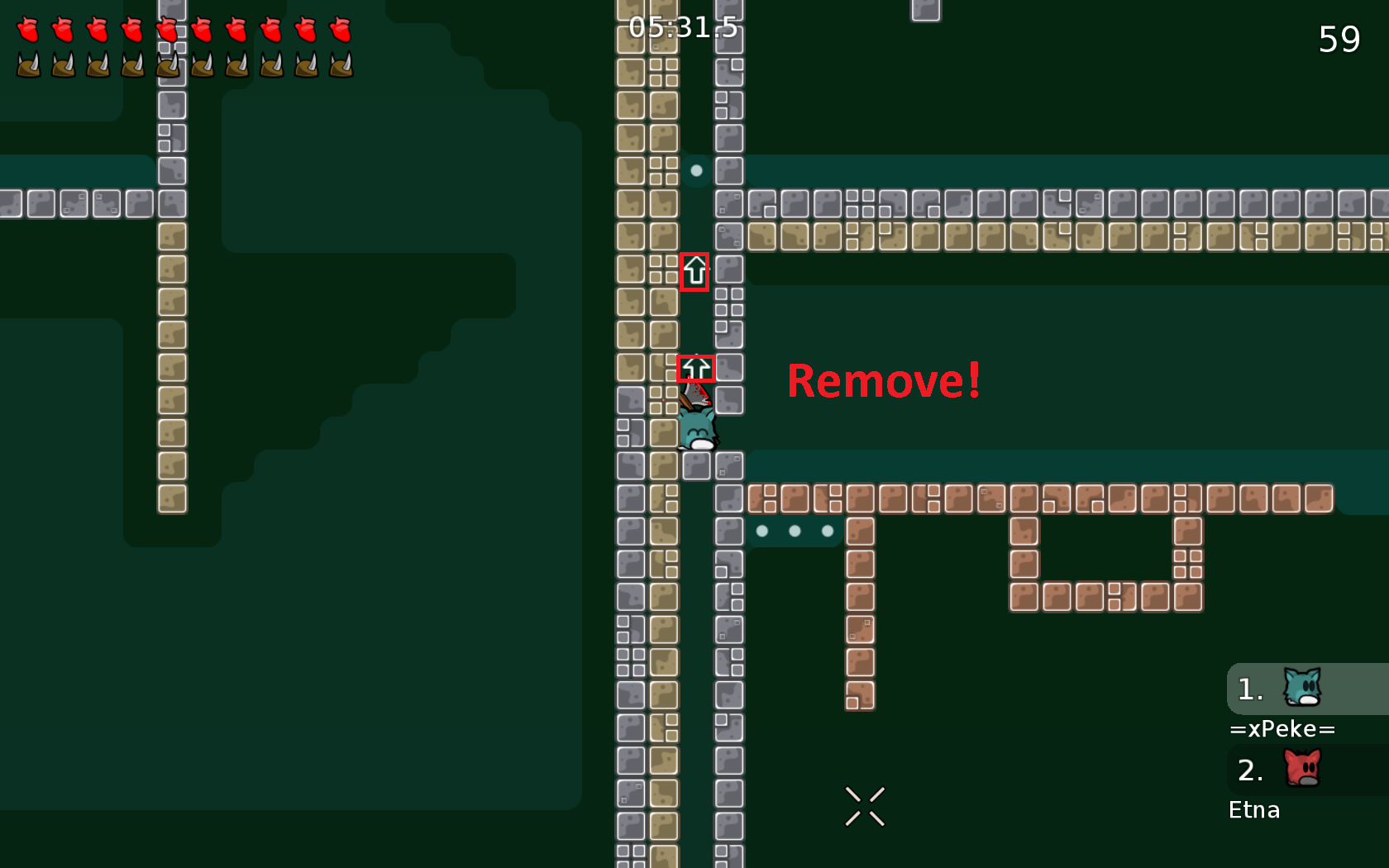
Task: Toggle the lower up-arrow tile near the player
Action: [x=697, y=368]
